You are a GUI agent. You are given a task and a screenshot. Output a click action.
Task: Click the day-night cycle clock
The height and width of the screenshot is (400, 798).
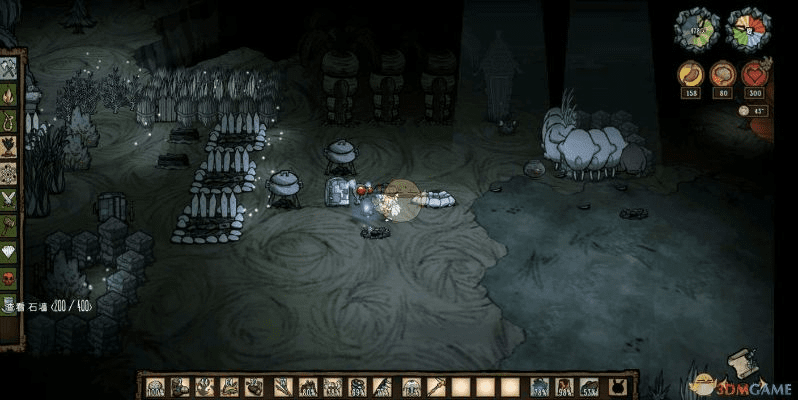pos(745,29)
